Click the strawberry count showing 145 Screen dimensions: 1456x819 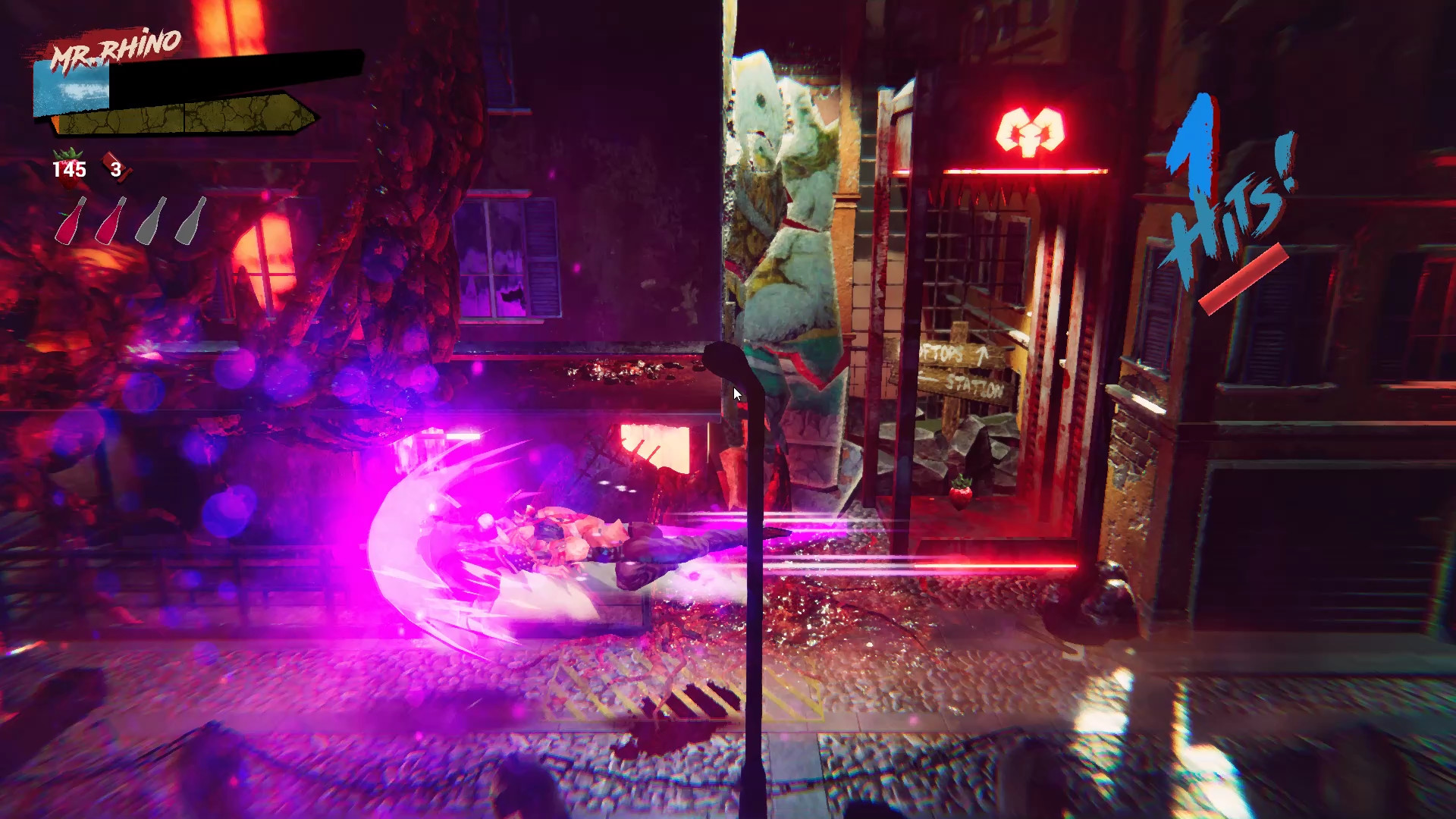pyautogui.click(x=69, y=170)
